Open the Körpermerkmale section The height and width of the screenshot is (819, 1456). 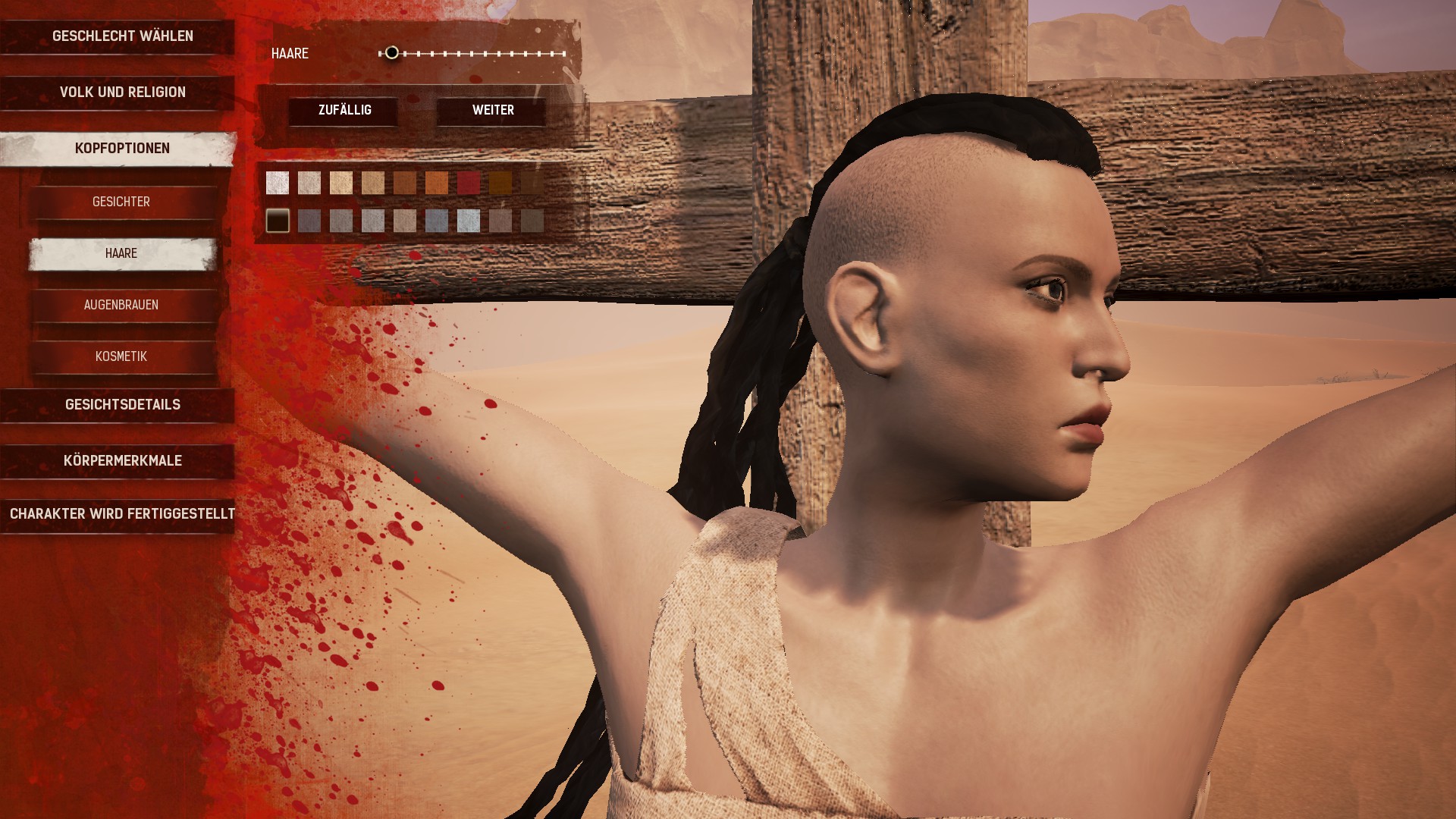coord(122,461)
